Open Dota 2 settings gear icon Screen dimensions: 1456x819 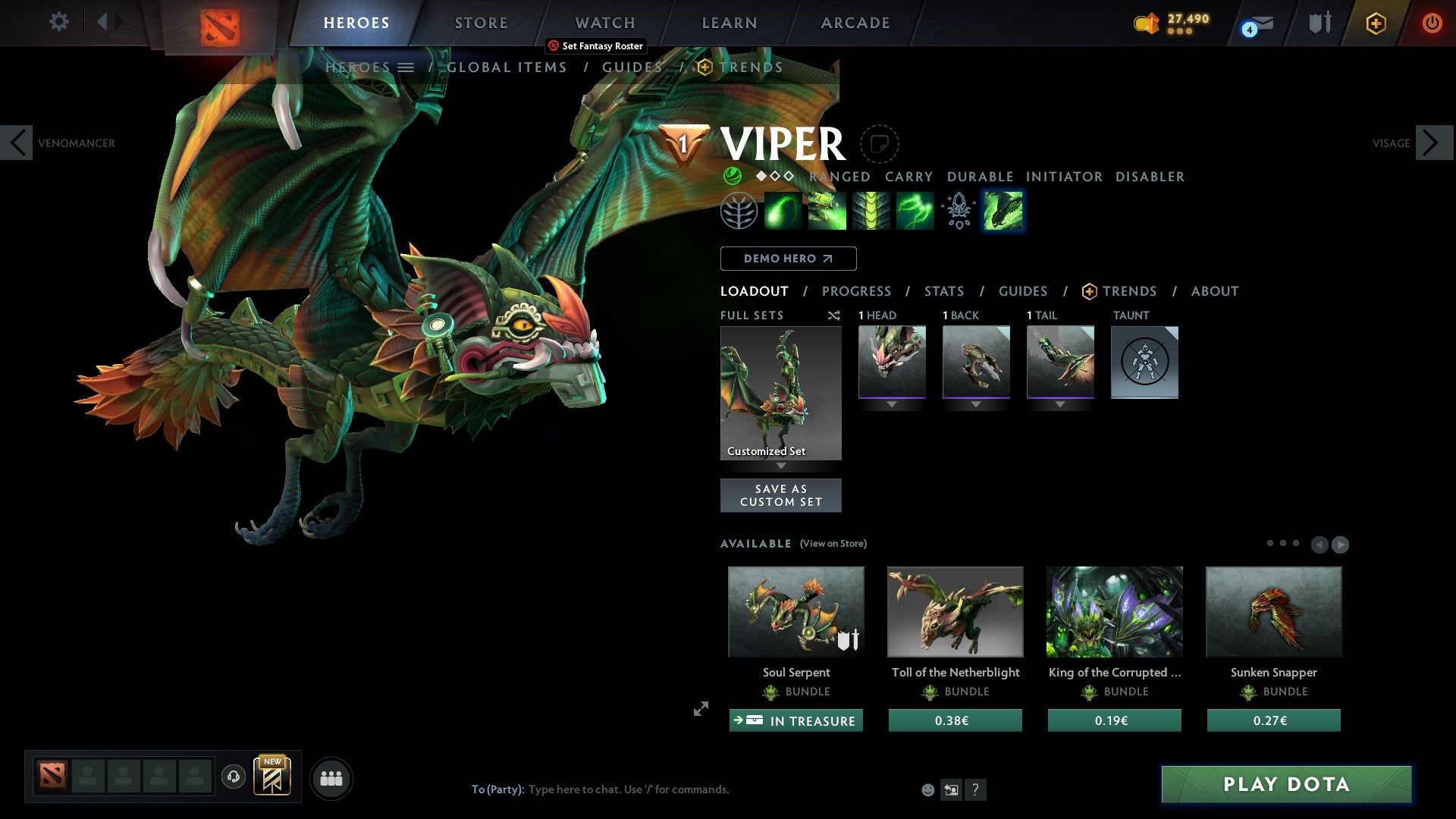point(58,22)
